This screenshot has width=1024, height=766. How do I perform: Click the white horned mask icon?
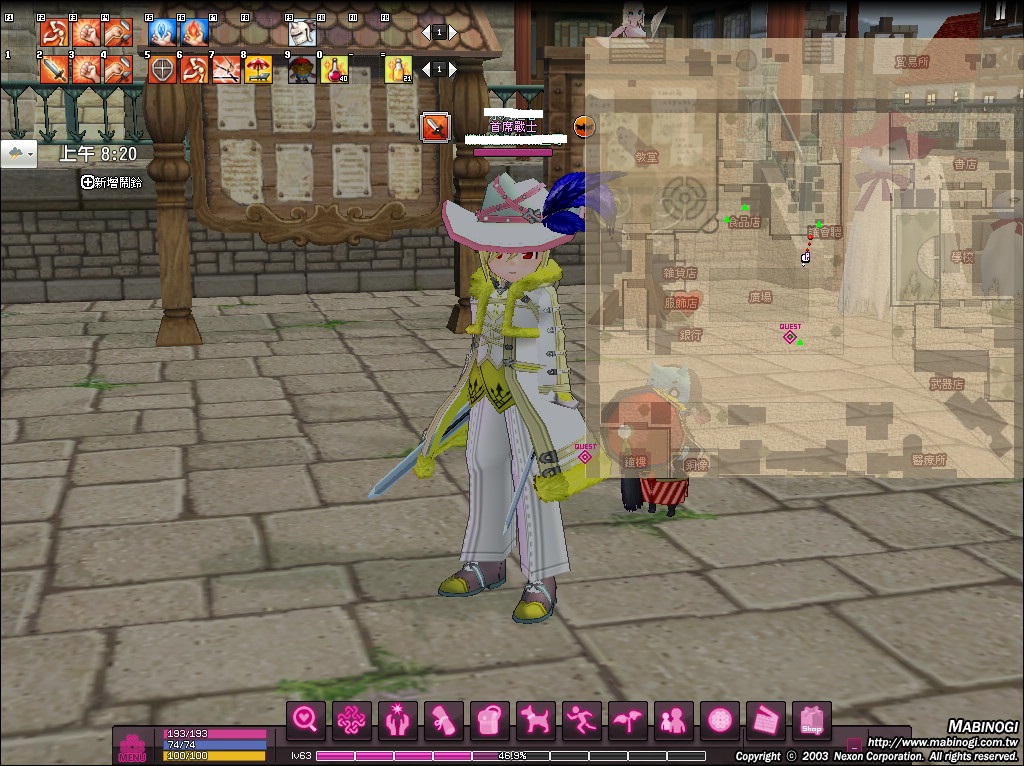[301, 33]
